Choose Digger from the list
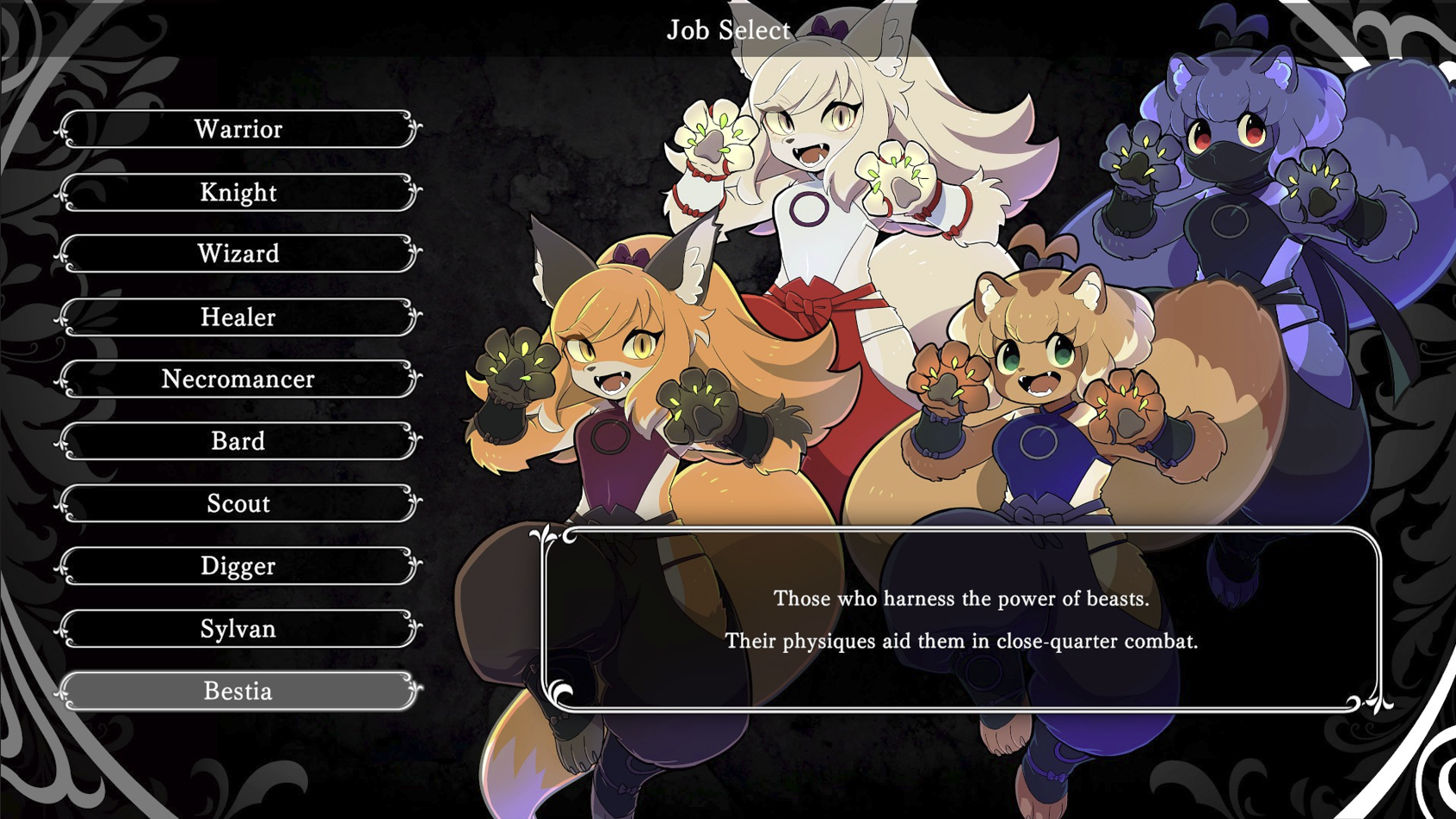 coord(238,566)
